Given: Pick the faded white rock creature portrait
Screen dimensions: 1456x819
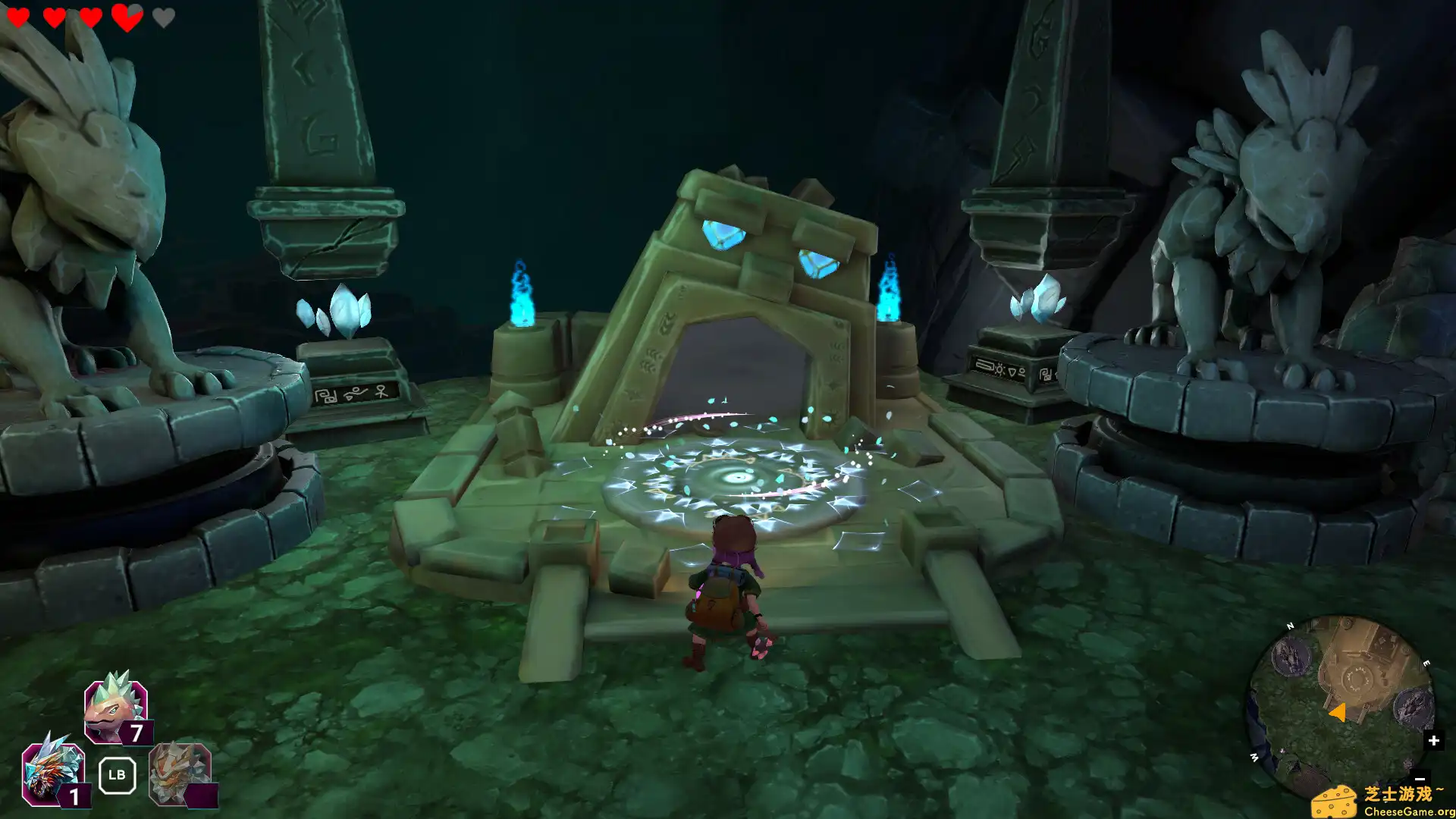Looking at the screenshot, I should pyautogui.click(x=179, y=773).
